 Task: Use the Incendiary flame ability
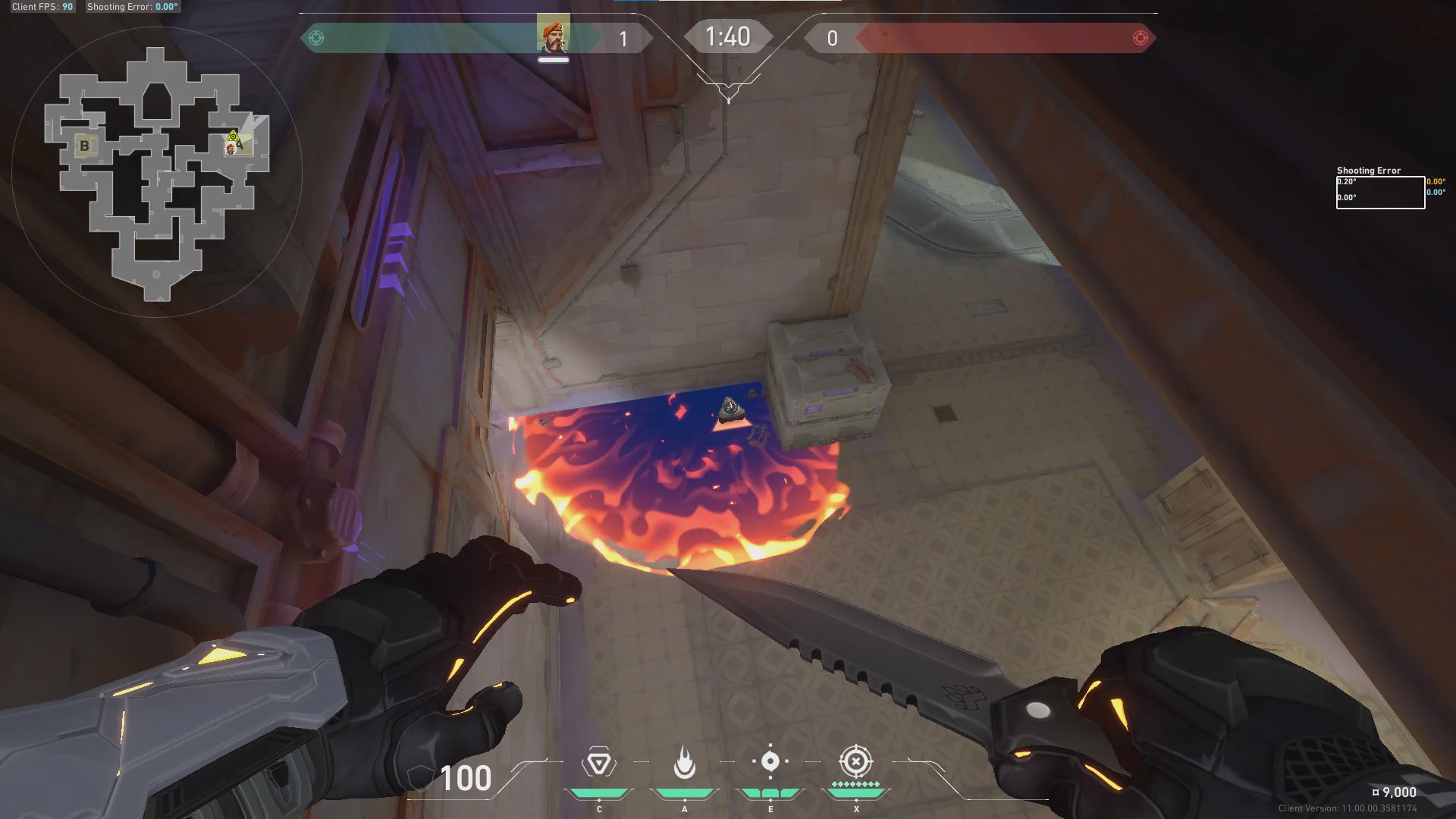[x=684, y=763]
